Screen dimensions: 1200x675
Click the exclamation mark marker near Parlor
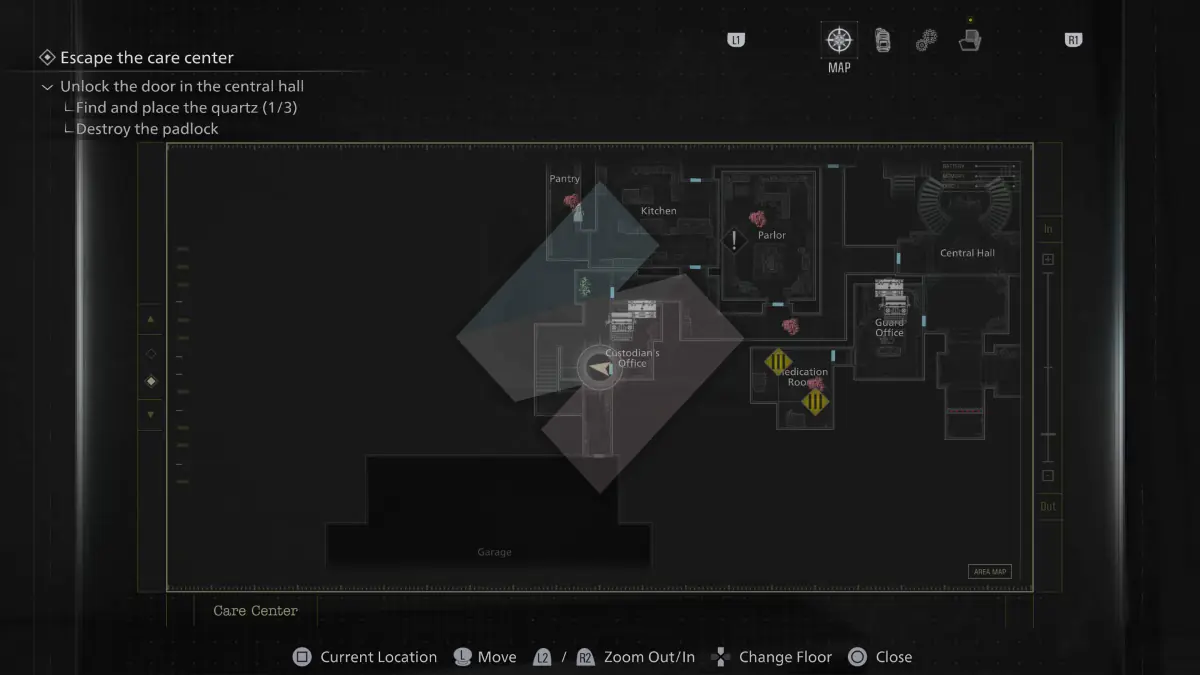click(735, 240)
